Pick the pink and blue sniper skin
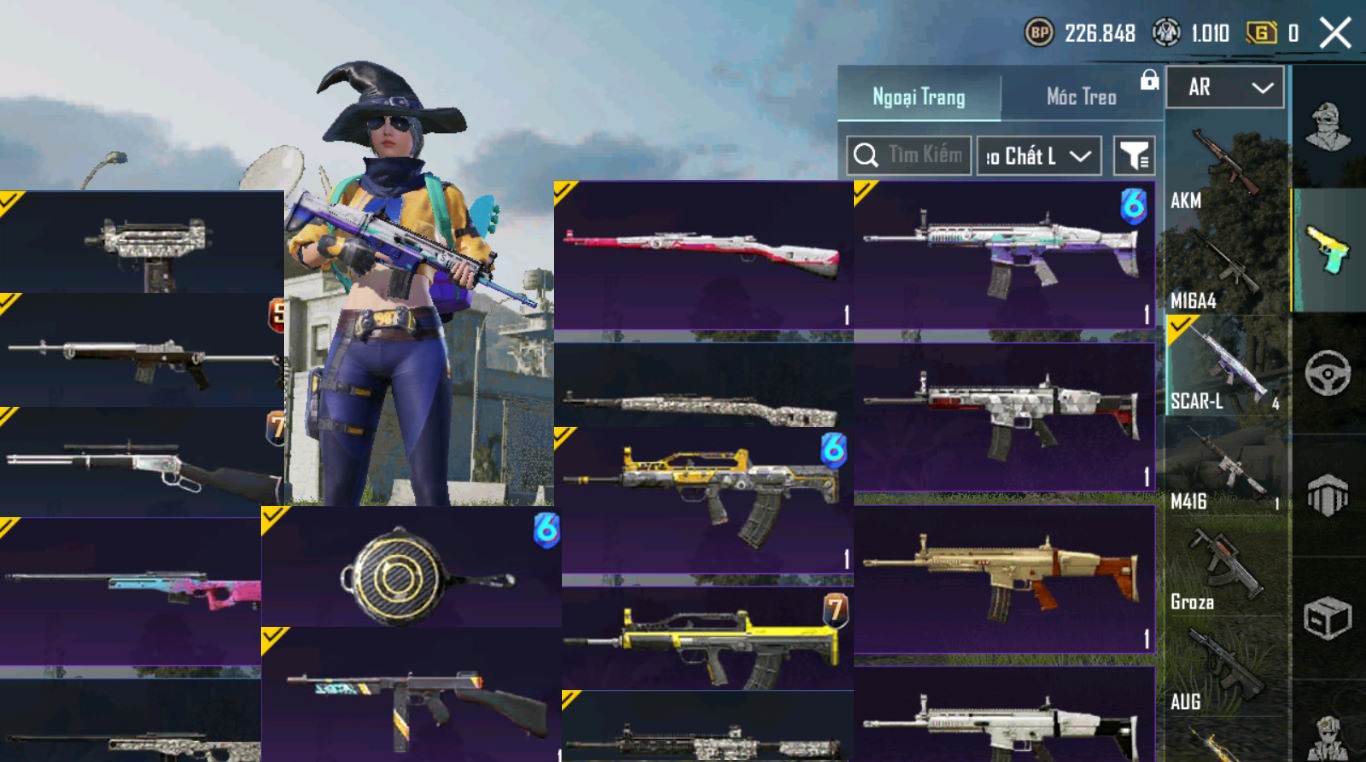The width and height of the screenshot is (1366, 762). pyautogui.click(x=130, y=590)
